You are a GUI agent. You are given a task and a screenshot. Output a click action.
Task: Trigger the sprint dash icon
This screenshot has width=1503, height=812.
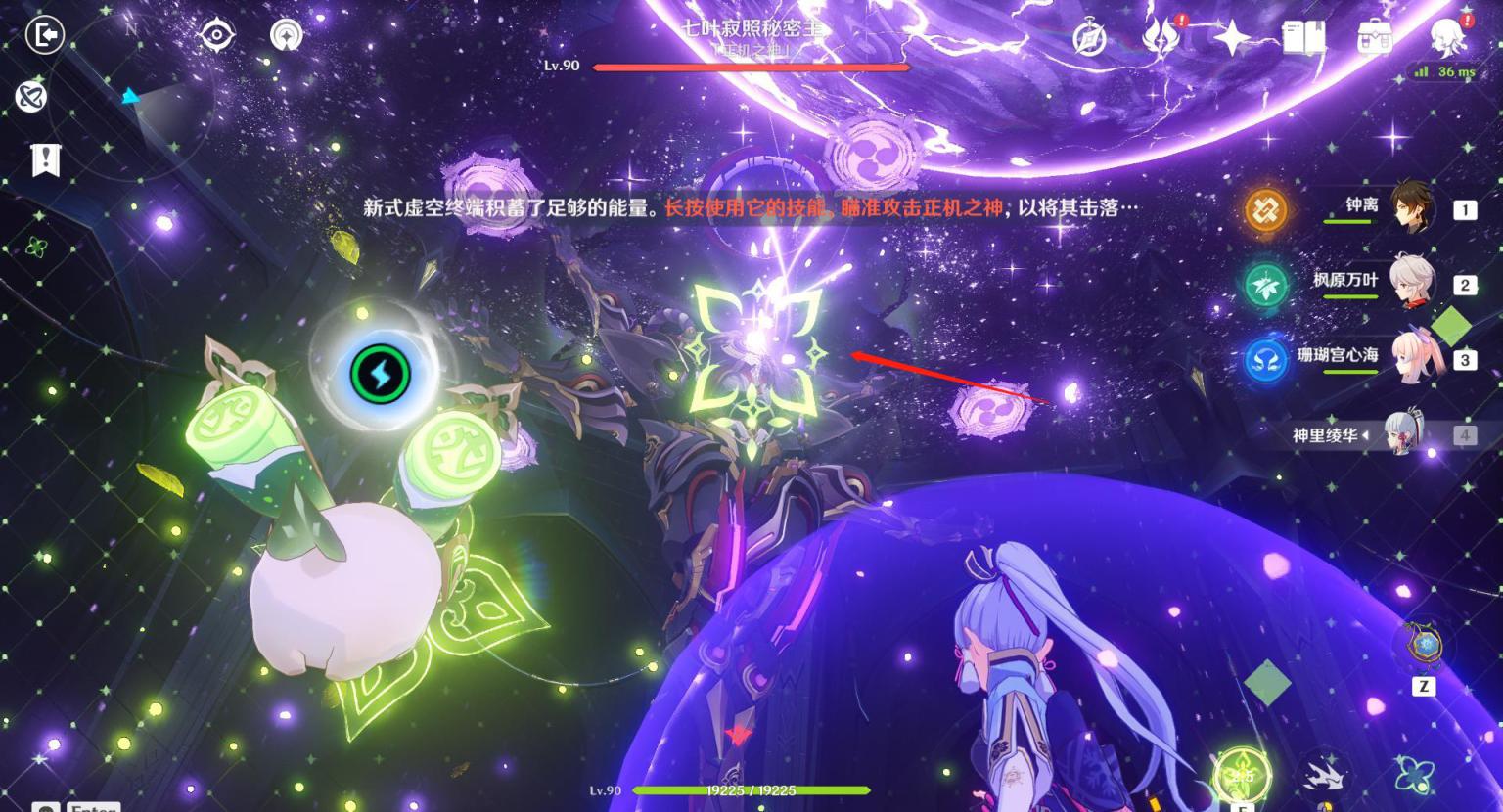(x=1324, y=773)
